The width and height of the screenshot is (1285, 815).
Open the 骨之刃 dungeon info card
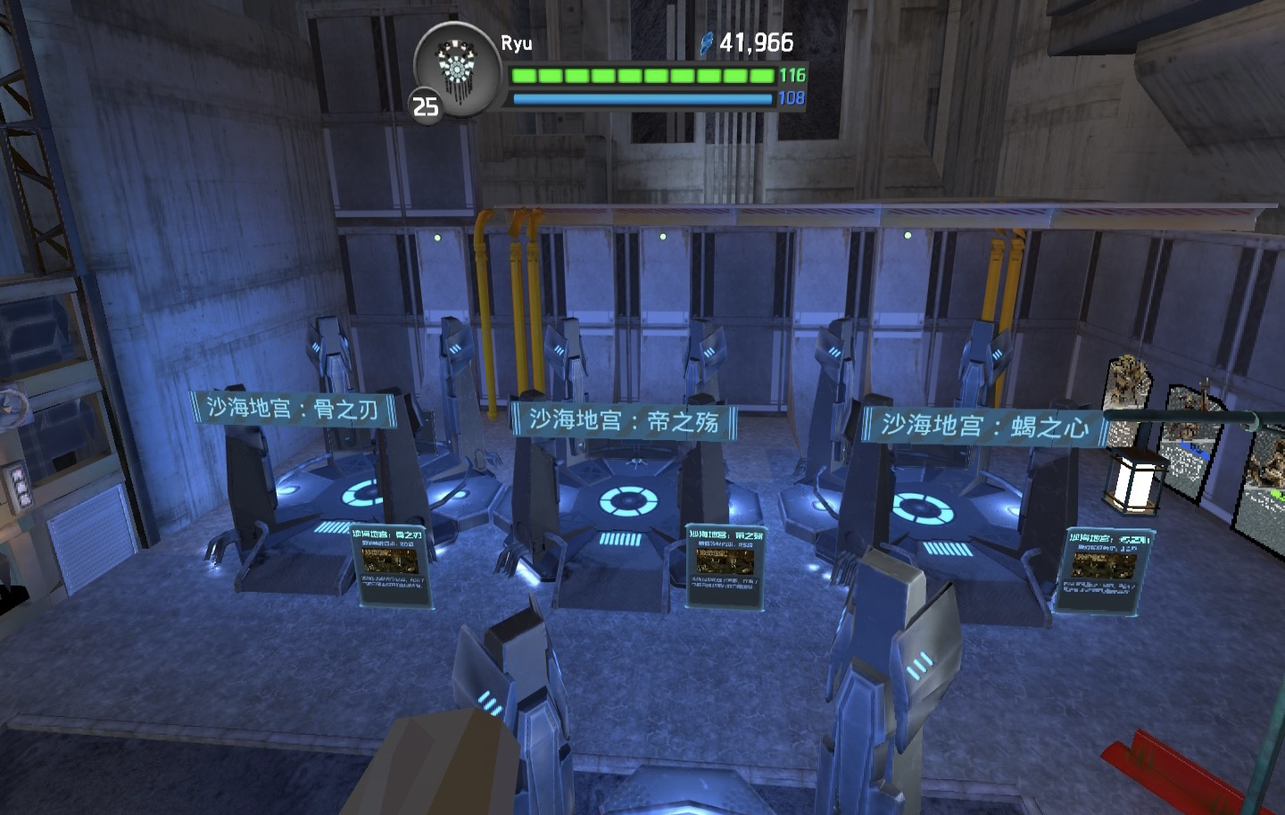tap(391, 565)
